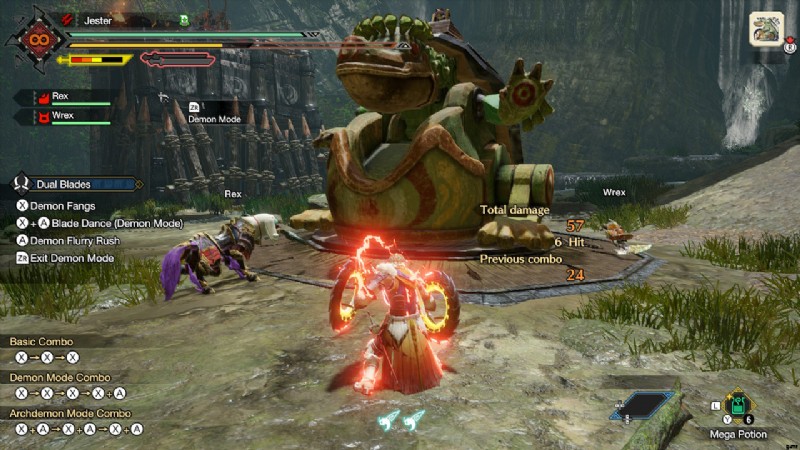
Task: Click the Jester player name plate
Action: click(98, 19)
